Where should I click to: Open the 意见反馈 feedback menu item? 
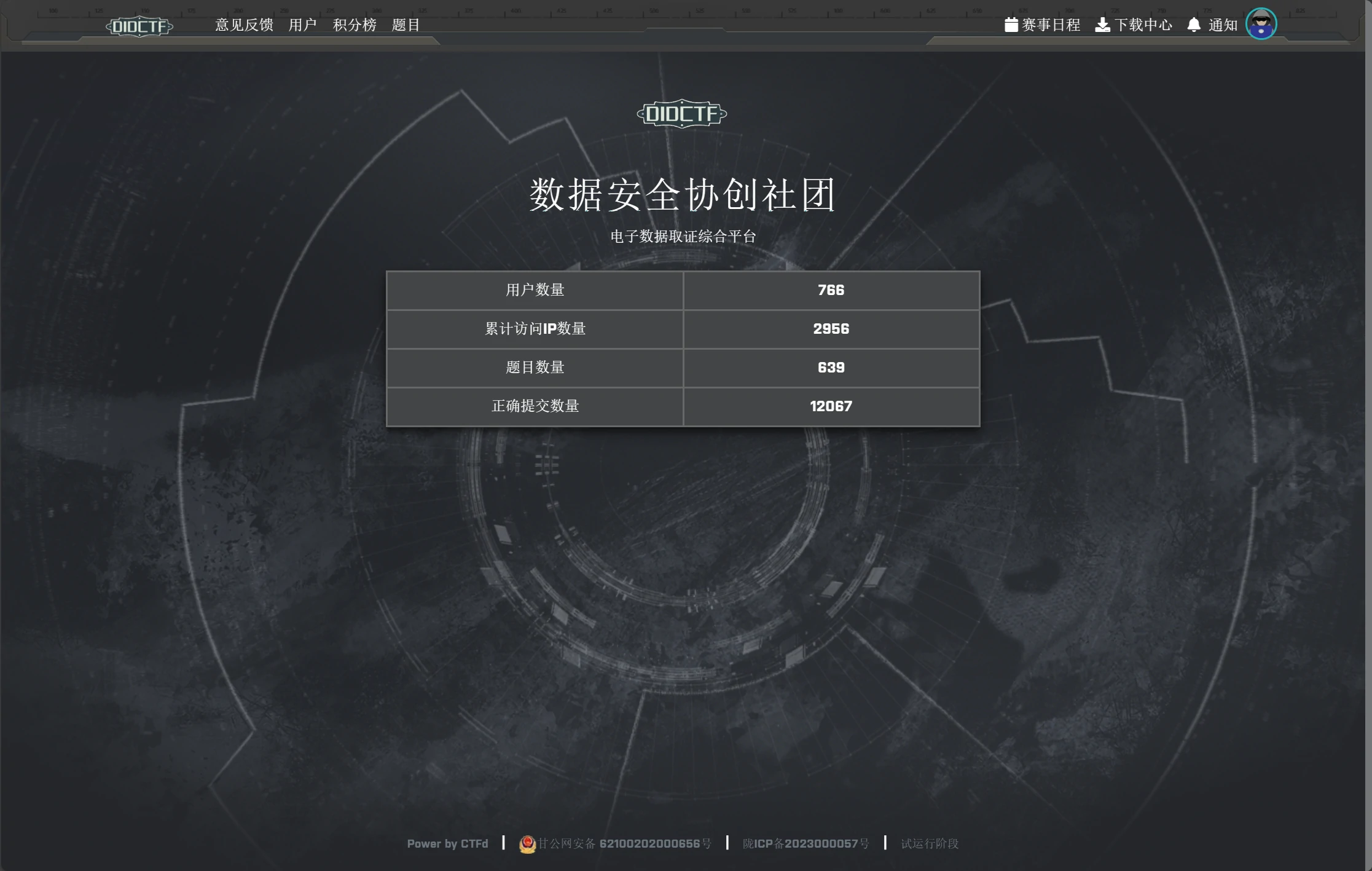point(243,25)
